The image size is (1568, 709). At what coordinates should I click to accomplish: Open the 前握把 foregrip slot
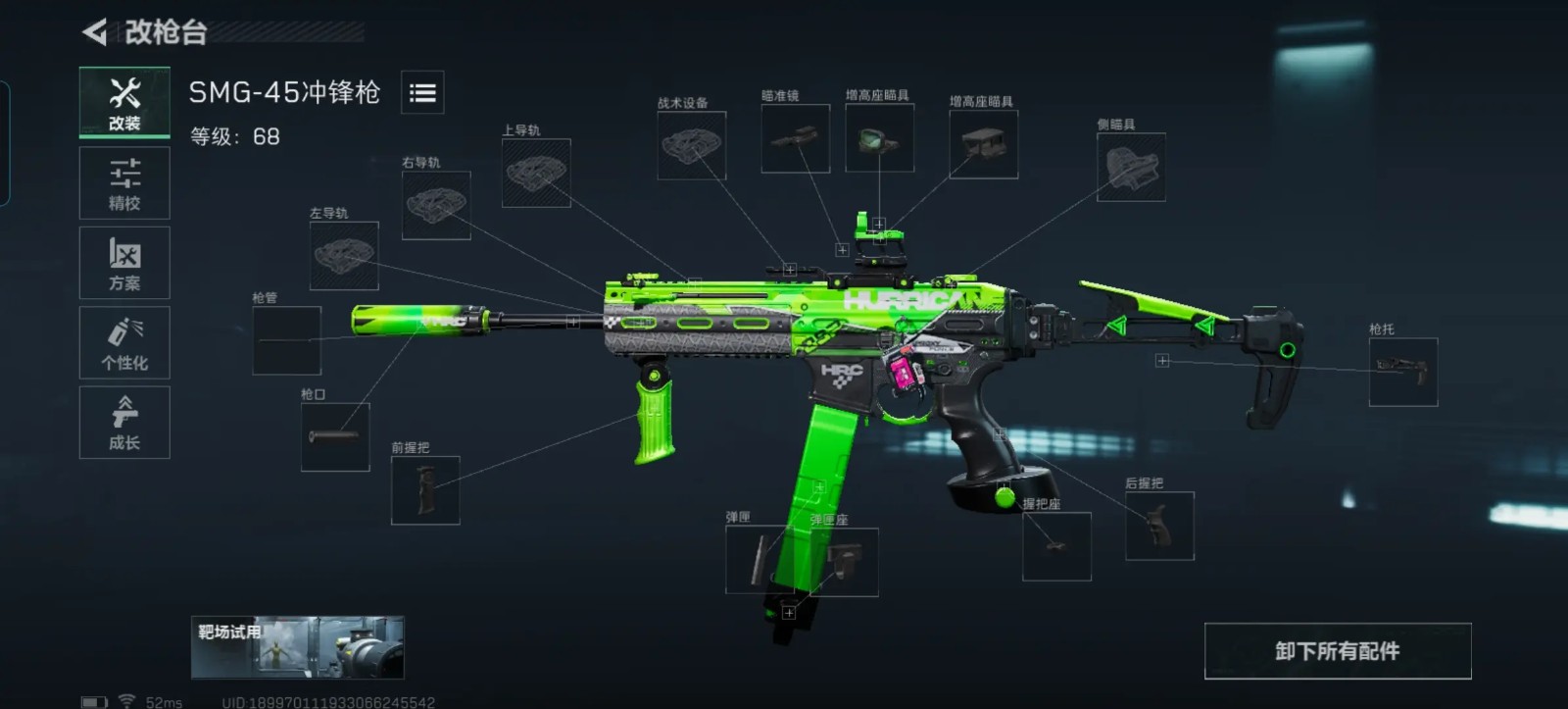coord(425,490)
